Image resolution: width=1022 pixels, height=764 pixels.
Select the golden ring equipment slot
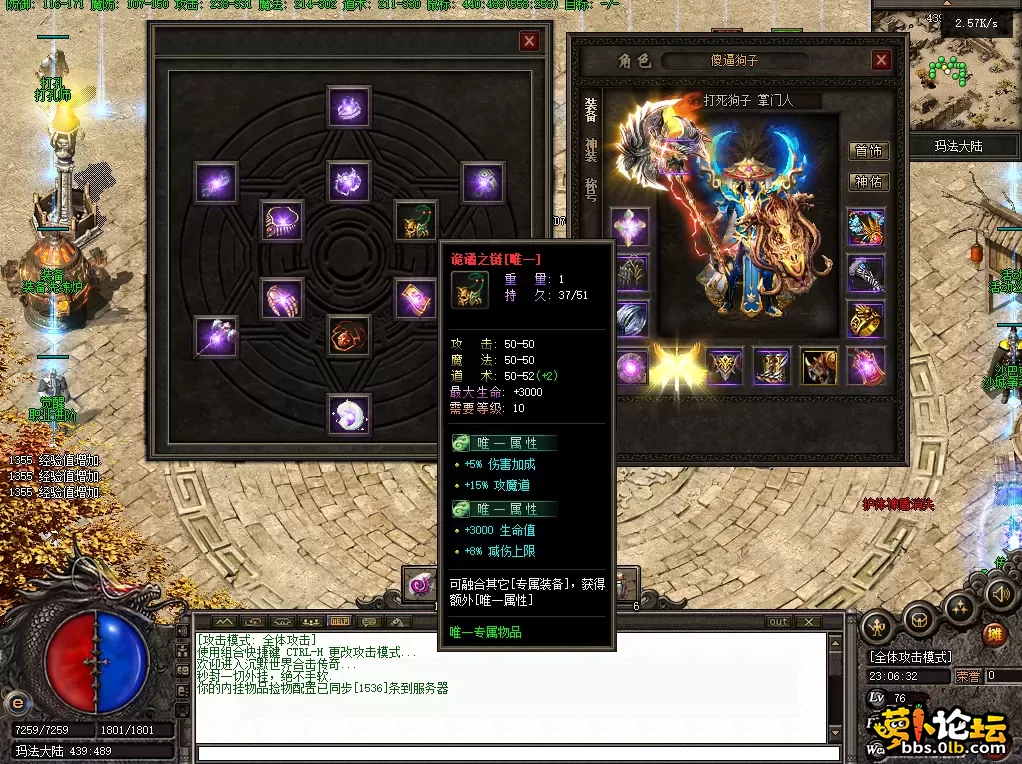(x=866, y=318)
